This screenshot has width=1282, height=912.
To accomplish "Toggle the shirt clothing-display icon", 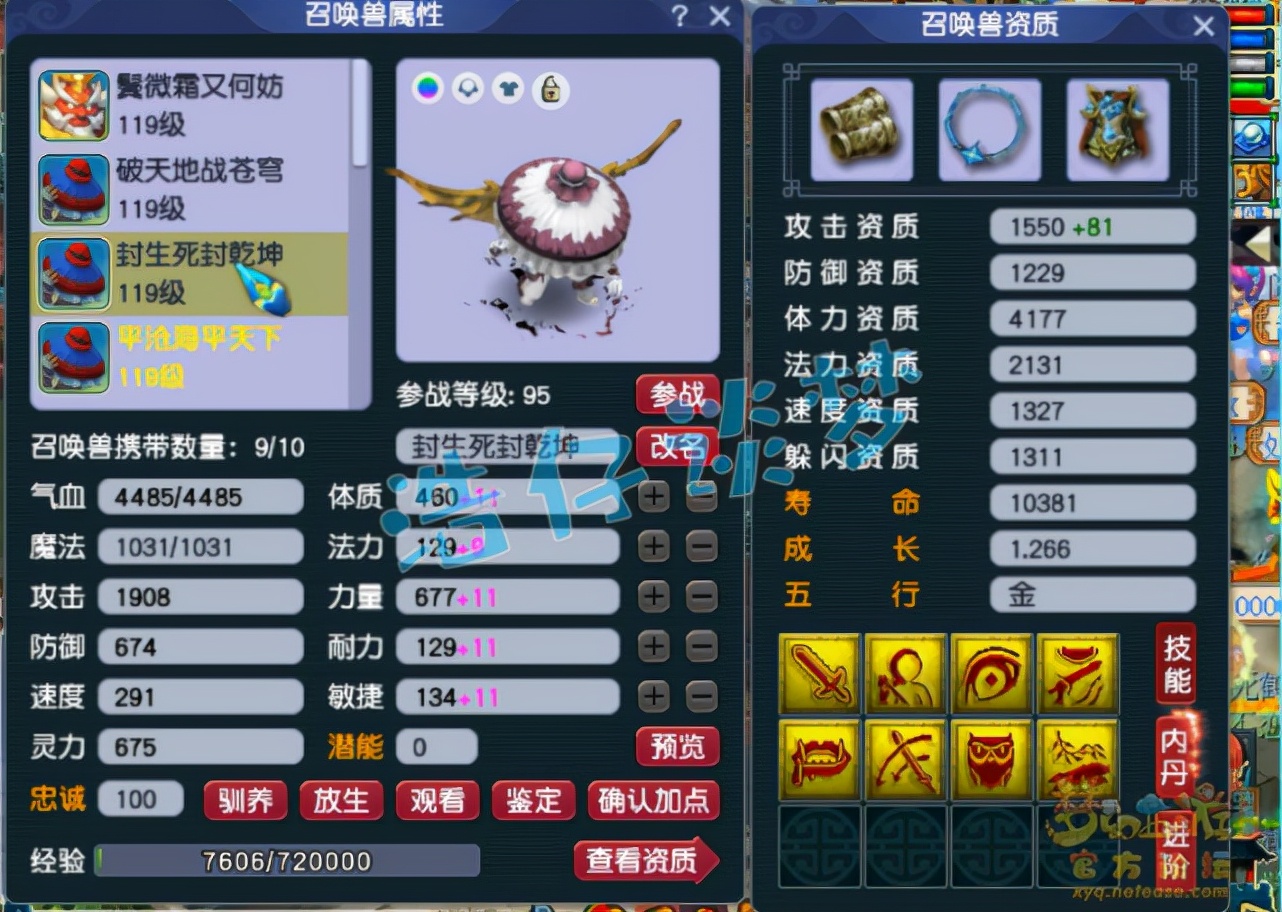I will pos(508,90).
